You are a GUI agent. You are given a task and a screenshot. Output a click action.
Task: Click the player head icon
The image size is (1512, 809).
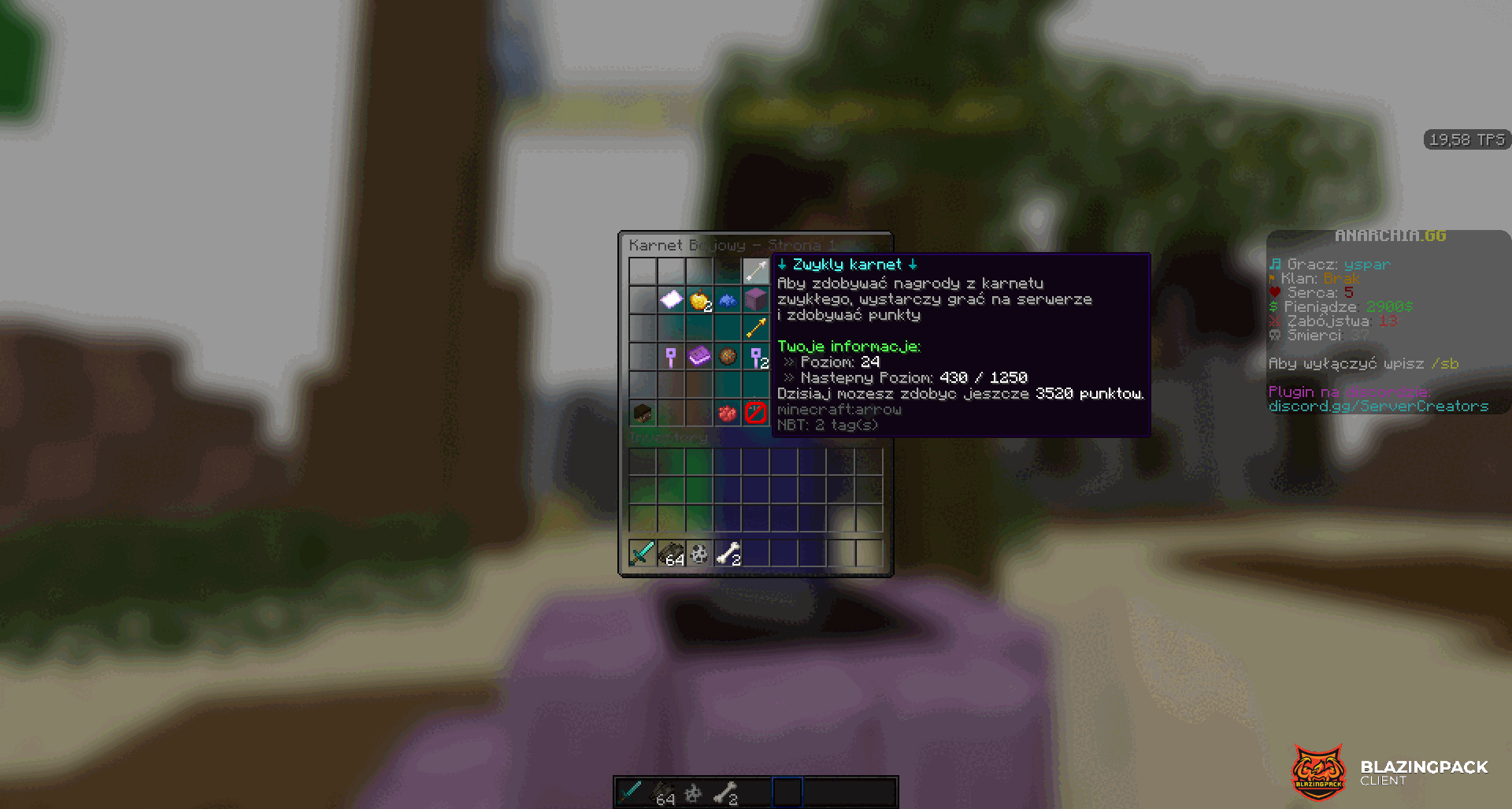[643, 413]
